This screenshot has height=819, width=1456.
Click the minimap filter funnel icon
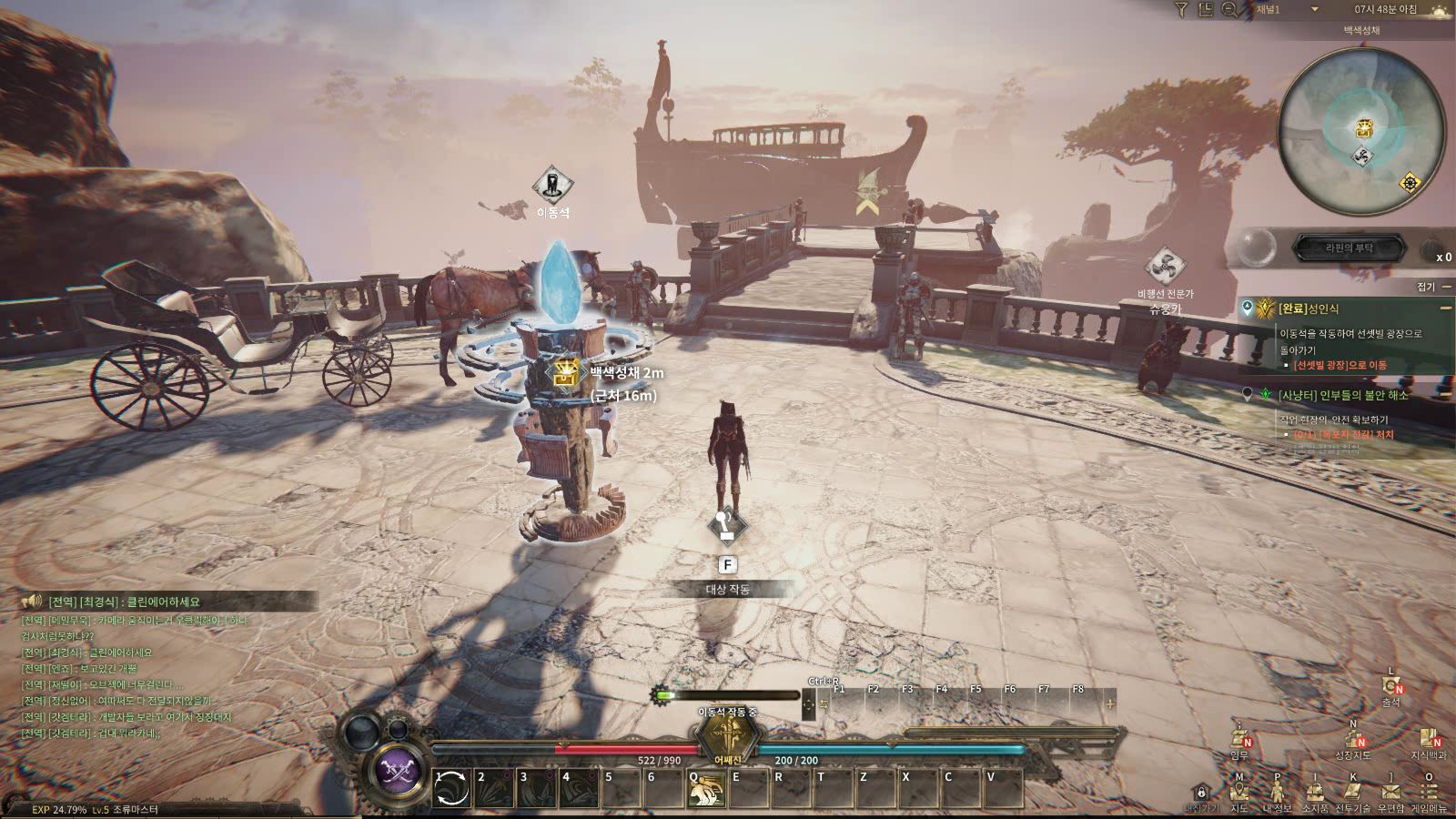coord(1181,9)
